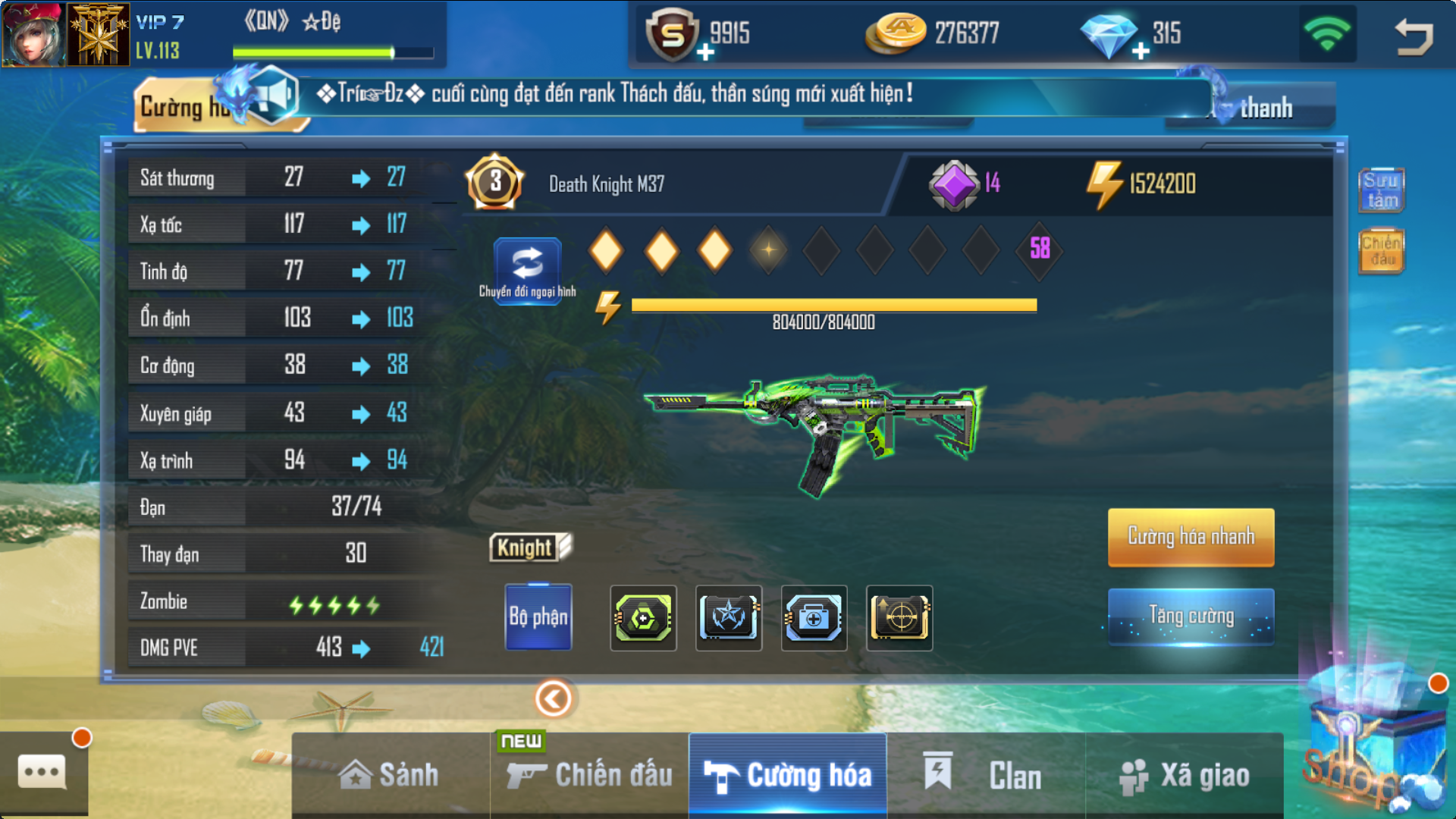Screen dimensions: 1456x819
Task: Select the medkit part slot
Action: tap(814, 618)
